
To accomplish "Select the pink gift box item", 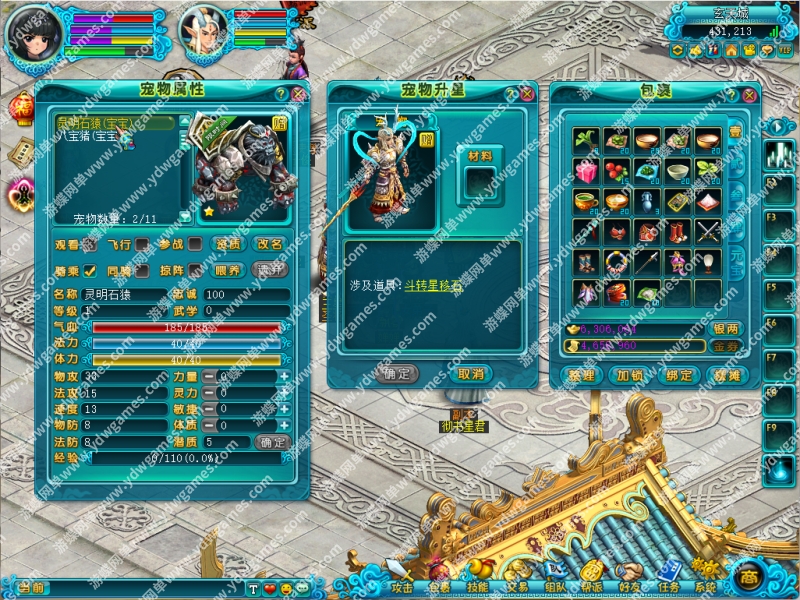I will [x=587, y=170].
